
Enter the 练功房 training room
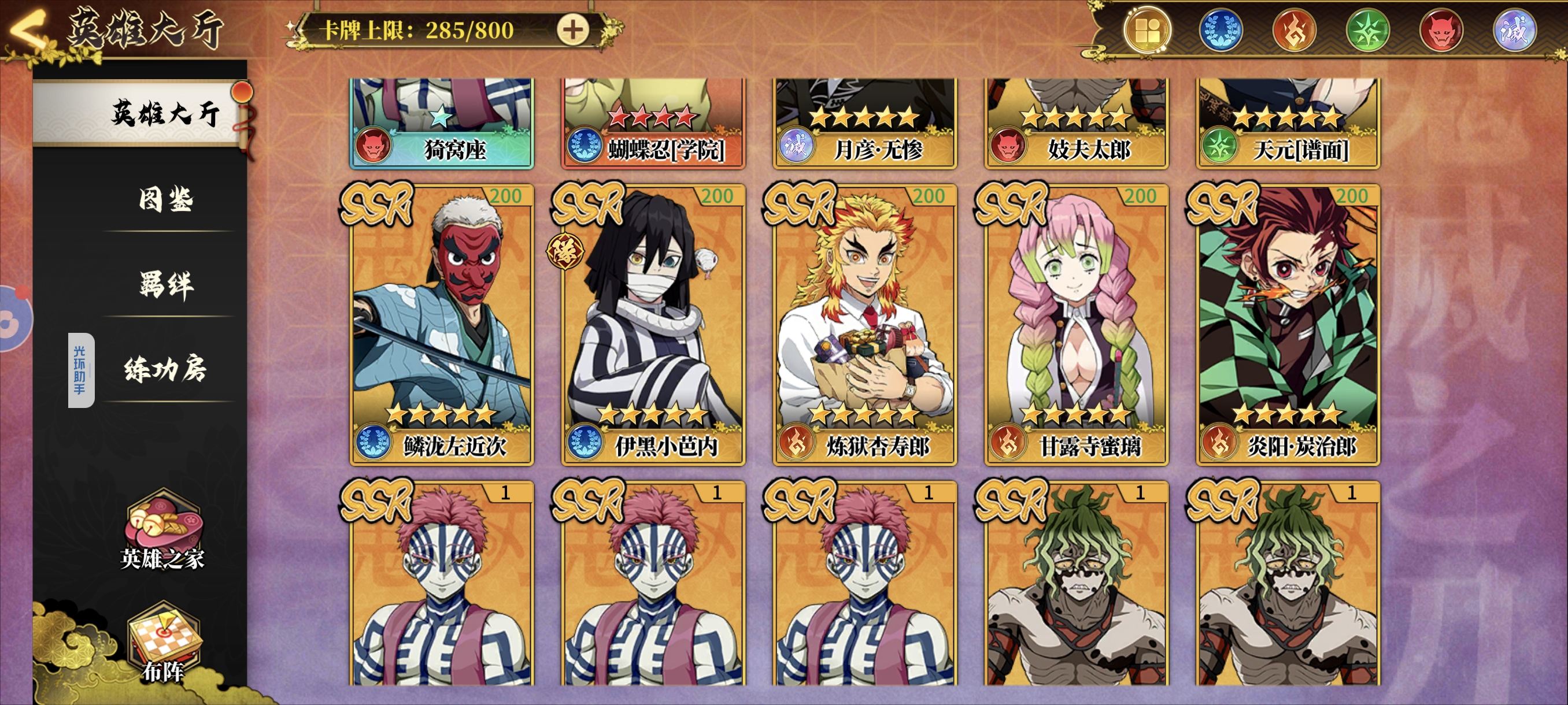click(x=165, y=369)
